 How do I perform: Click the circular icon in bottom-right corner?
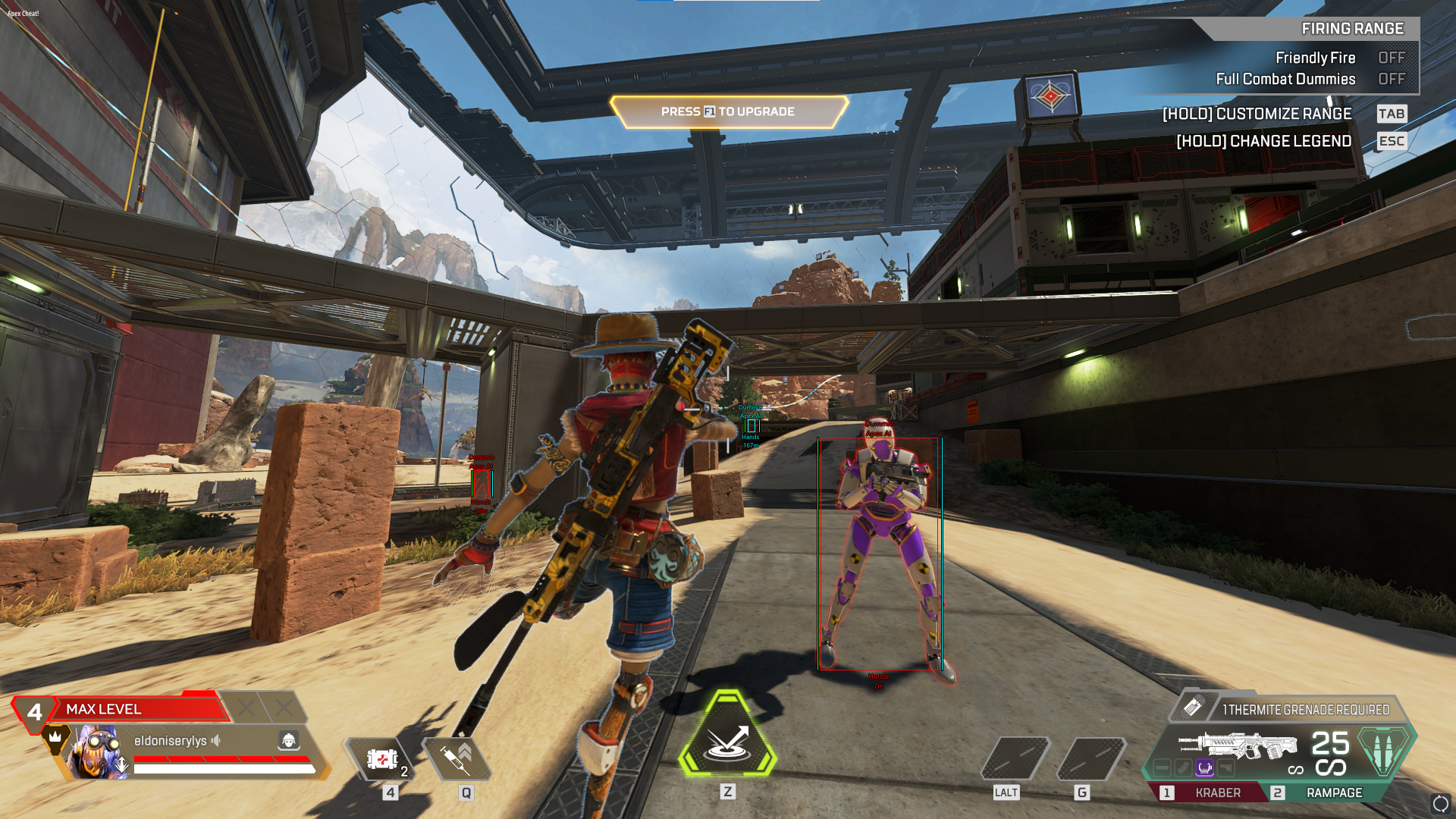1440,803
